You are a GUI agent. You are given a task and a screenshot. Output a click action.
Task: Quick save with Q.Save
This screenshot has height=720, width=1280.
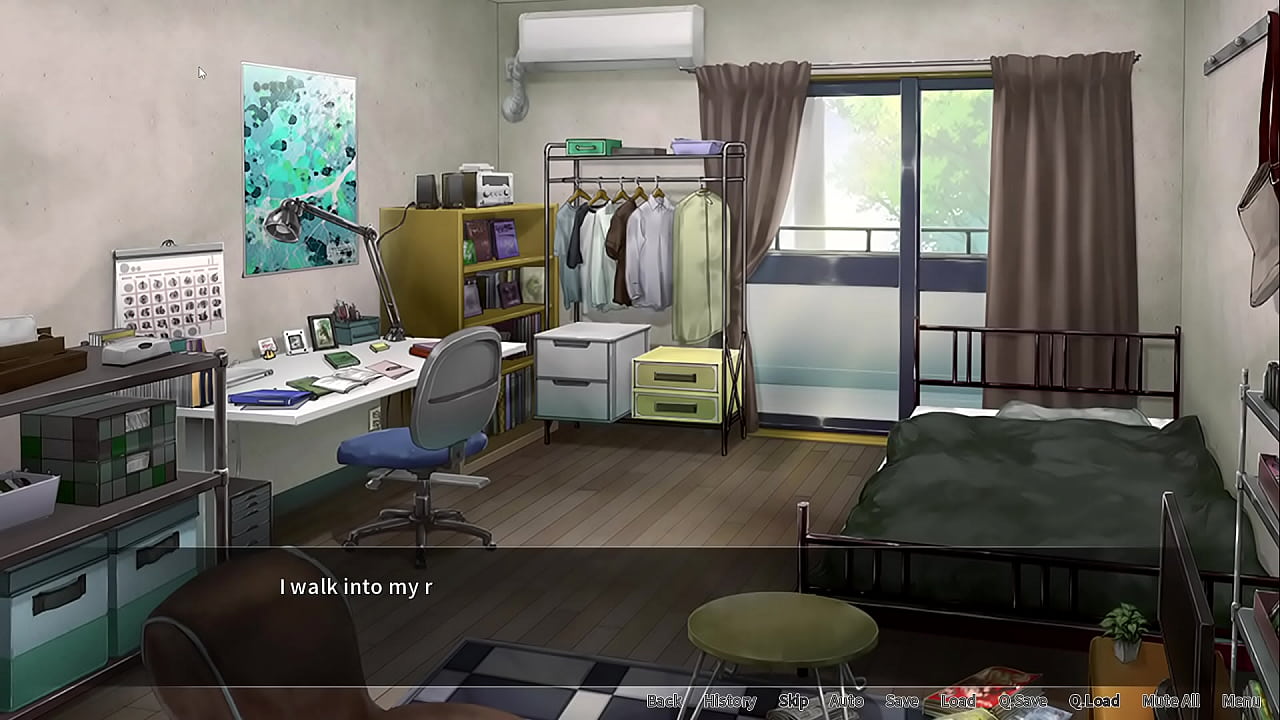tap(1022, 701)
